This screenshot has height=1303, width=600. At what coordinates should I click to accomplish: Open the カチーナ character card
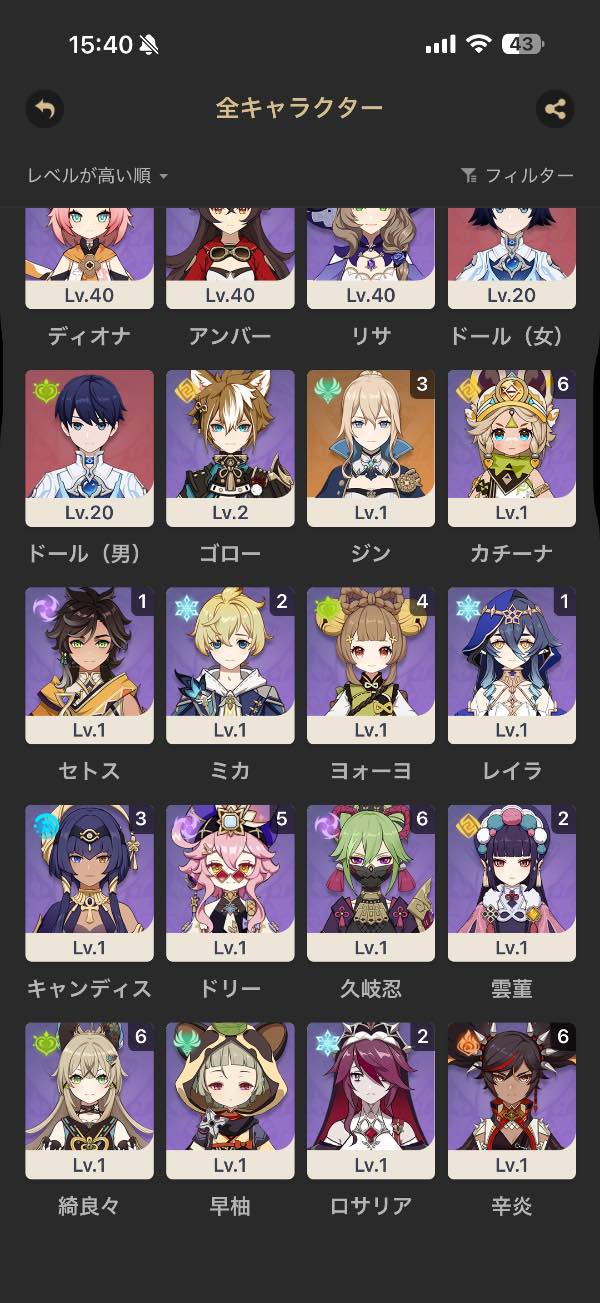(512, 448)
